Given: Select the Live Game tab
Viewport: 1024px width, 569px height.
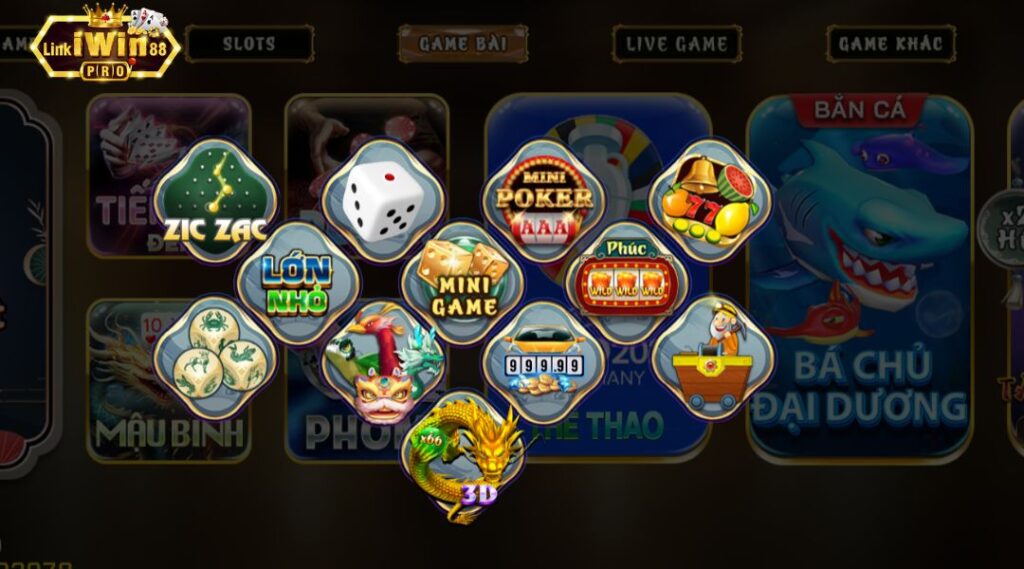Looking at the screenshot, I should pyautogui.click(x=677, y=44).
